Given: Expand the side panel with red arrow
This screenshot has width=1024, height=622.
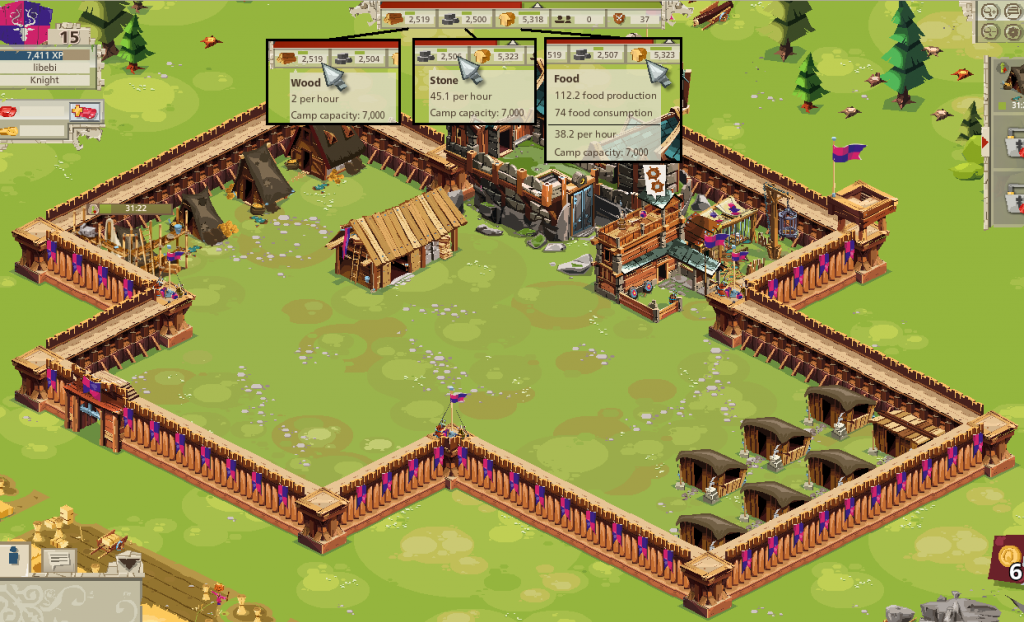Looking at the screenshot, I should click(x=987, y=143).
